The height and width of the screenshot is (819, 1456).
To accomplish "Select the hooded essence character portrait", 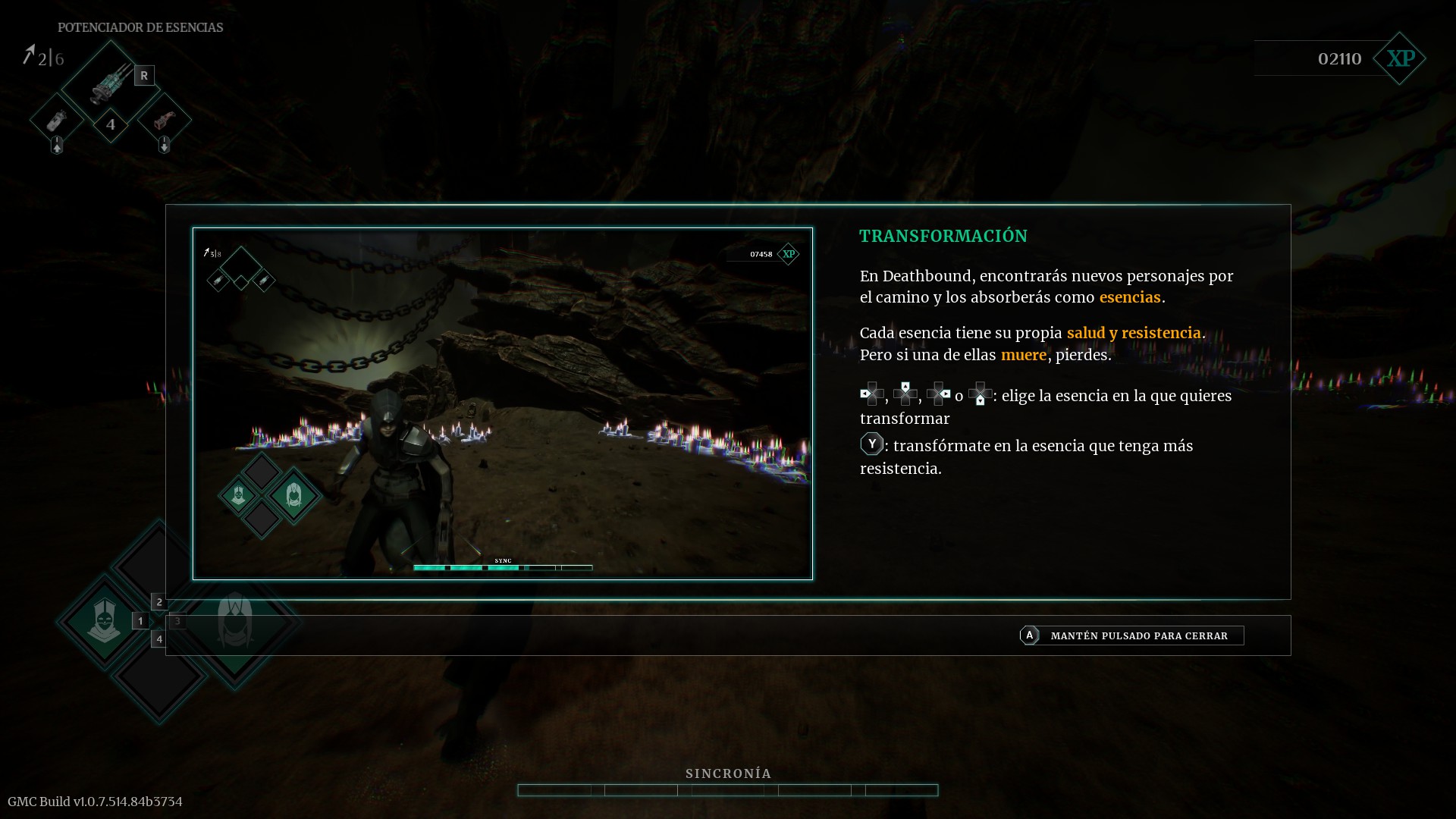I will pyautogui.click(x=235, y=621).
